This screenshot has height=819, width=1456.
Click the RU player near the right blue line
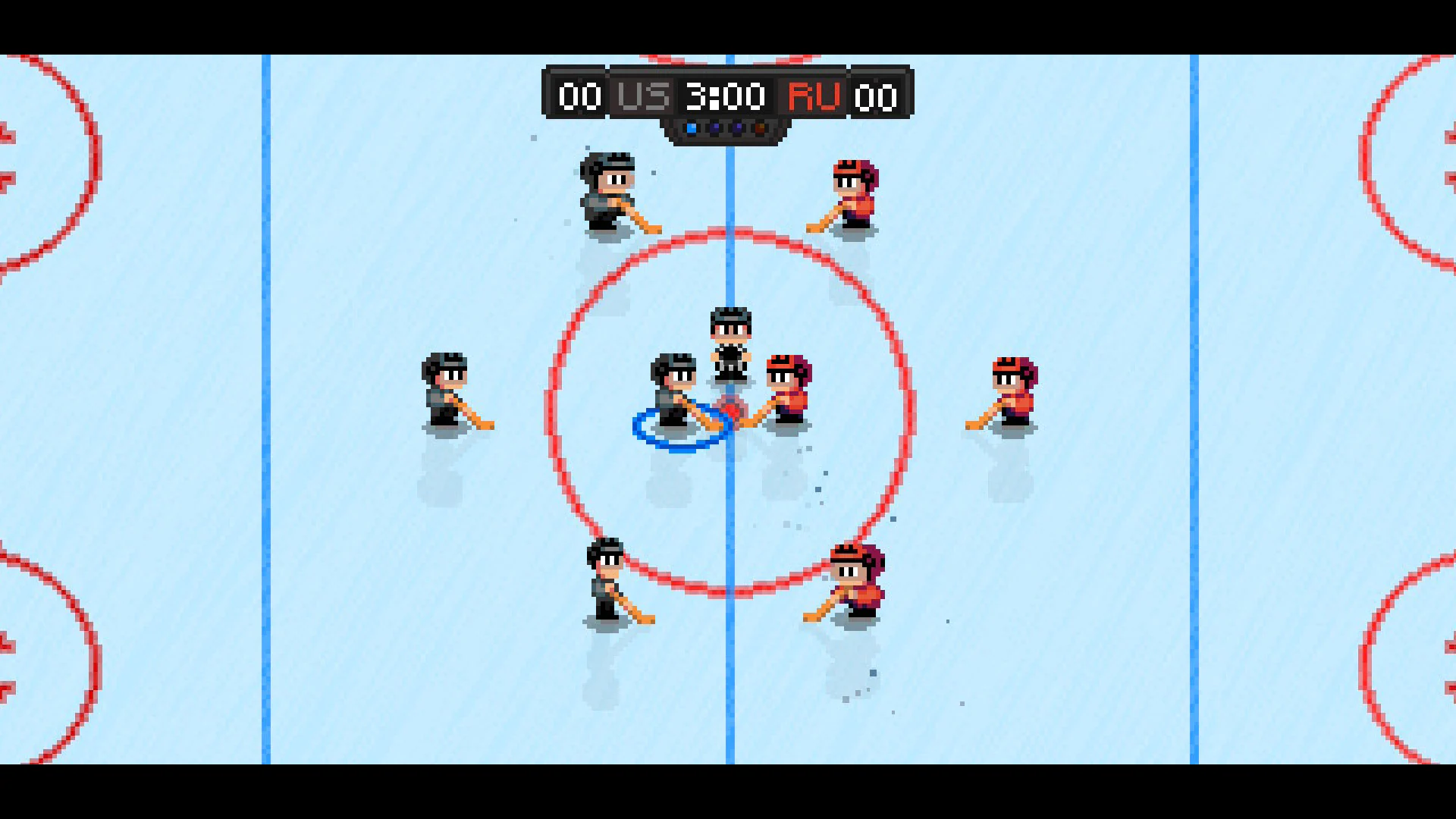click(1012, 394)
